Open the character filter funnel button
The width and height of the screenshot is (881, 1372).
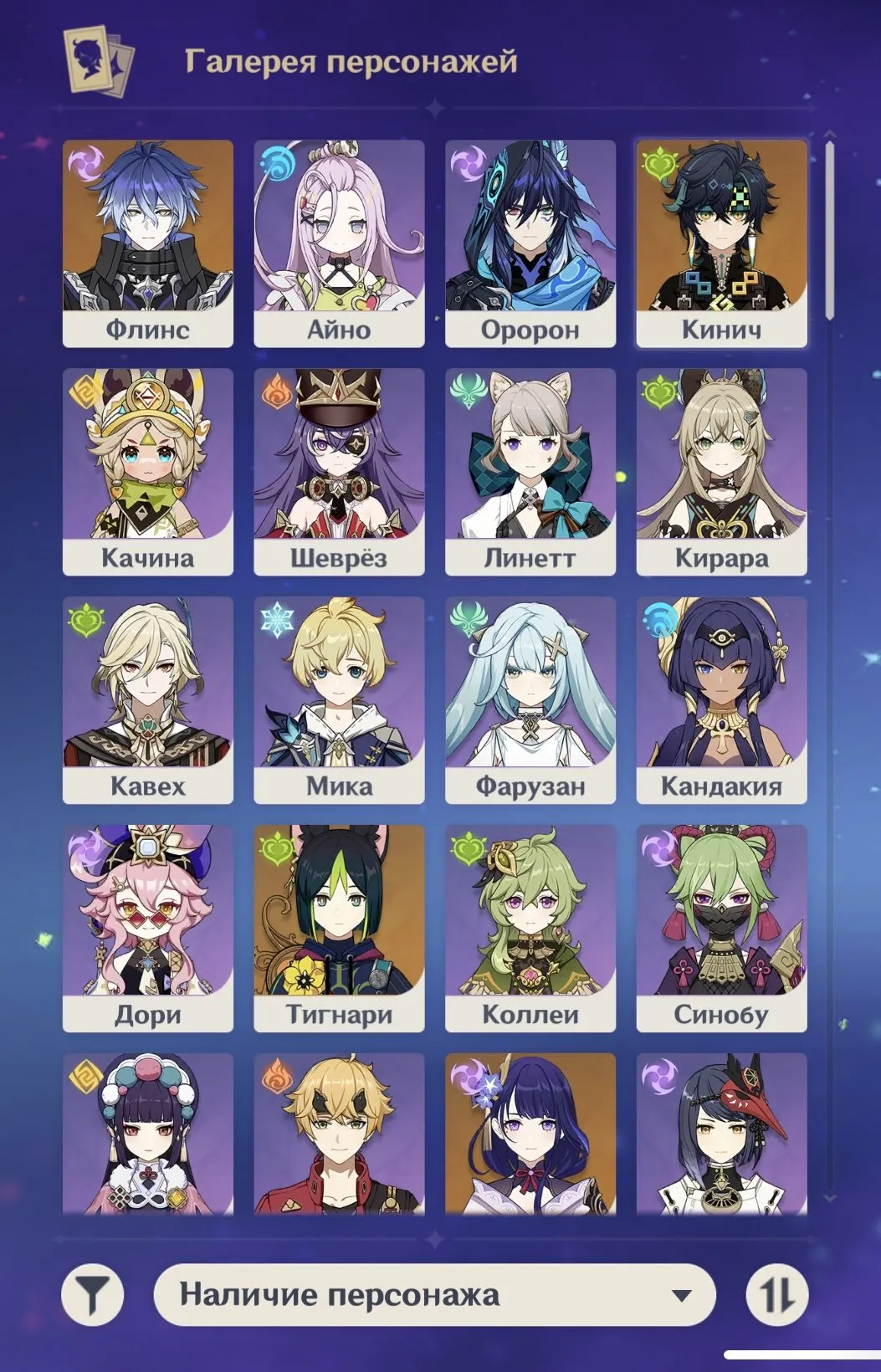coord(92,1295)
